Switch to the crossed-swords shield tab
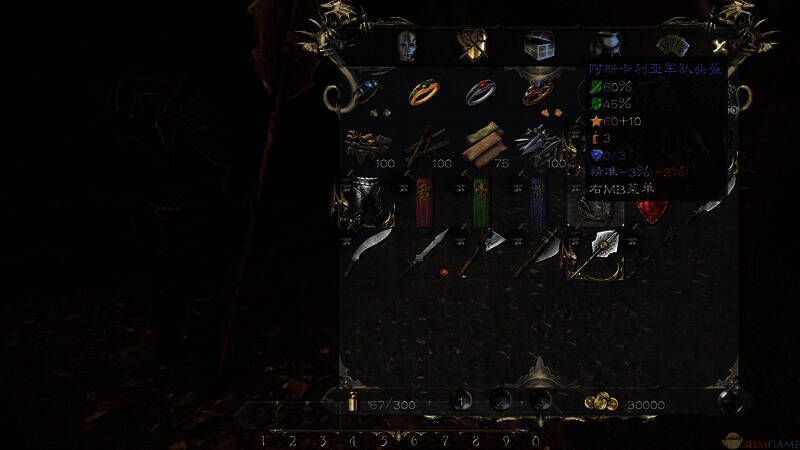Screen dimensions: 800x450 click(x=472, y=46)
